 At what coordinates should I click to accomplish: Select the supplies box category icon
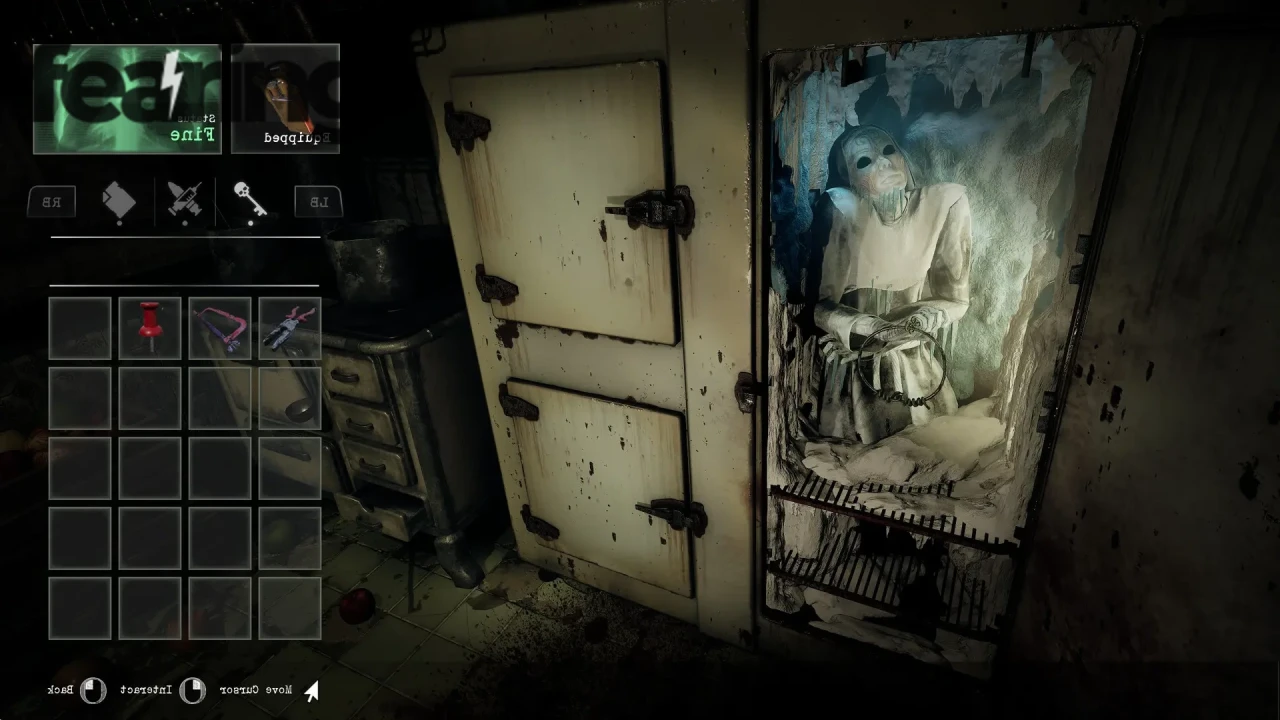[120, 200]
